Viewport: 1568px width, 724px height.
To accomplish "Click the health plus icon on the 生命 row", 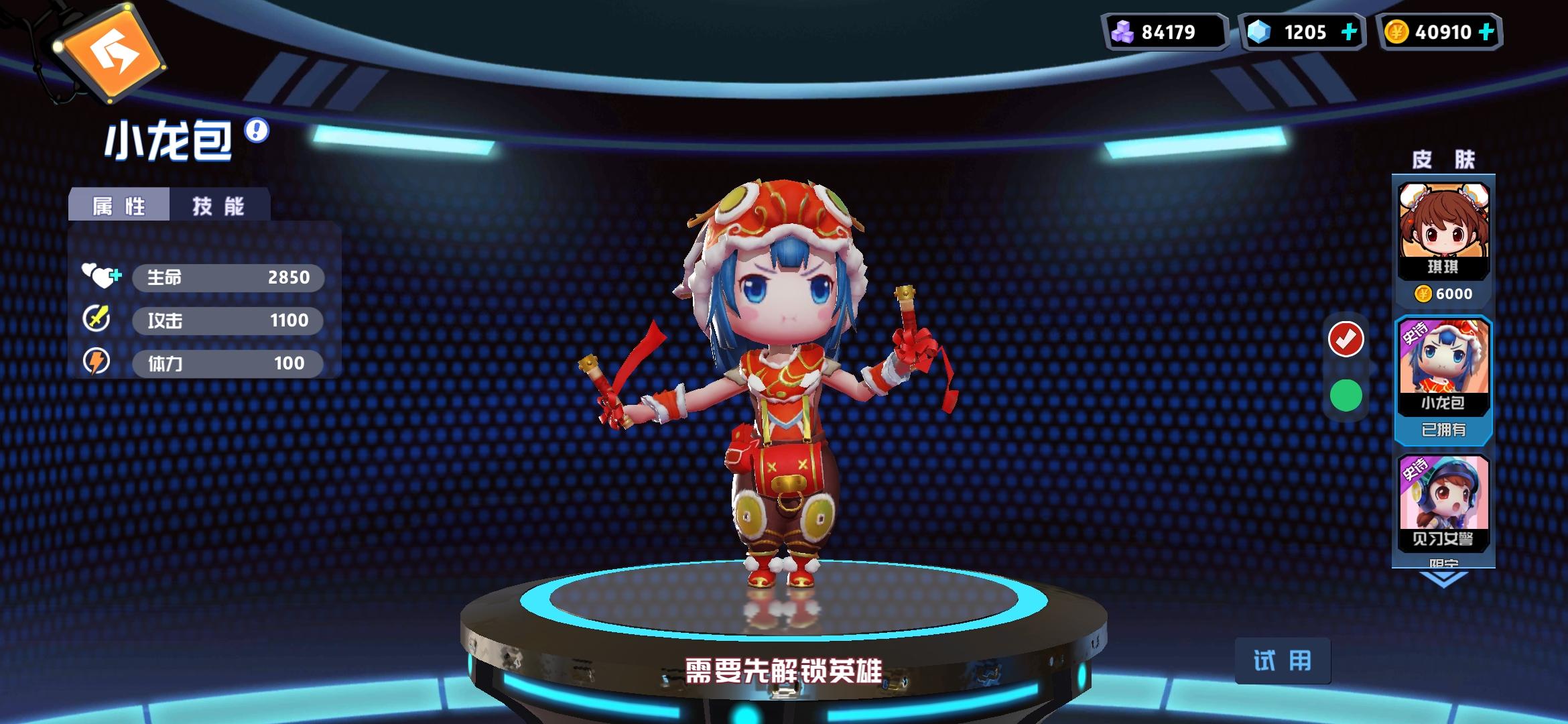I will [x=115, y=274].
